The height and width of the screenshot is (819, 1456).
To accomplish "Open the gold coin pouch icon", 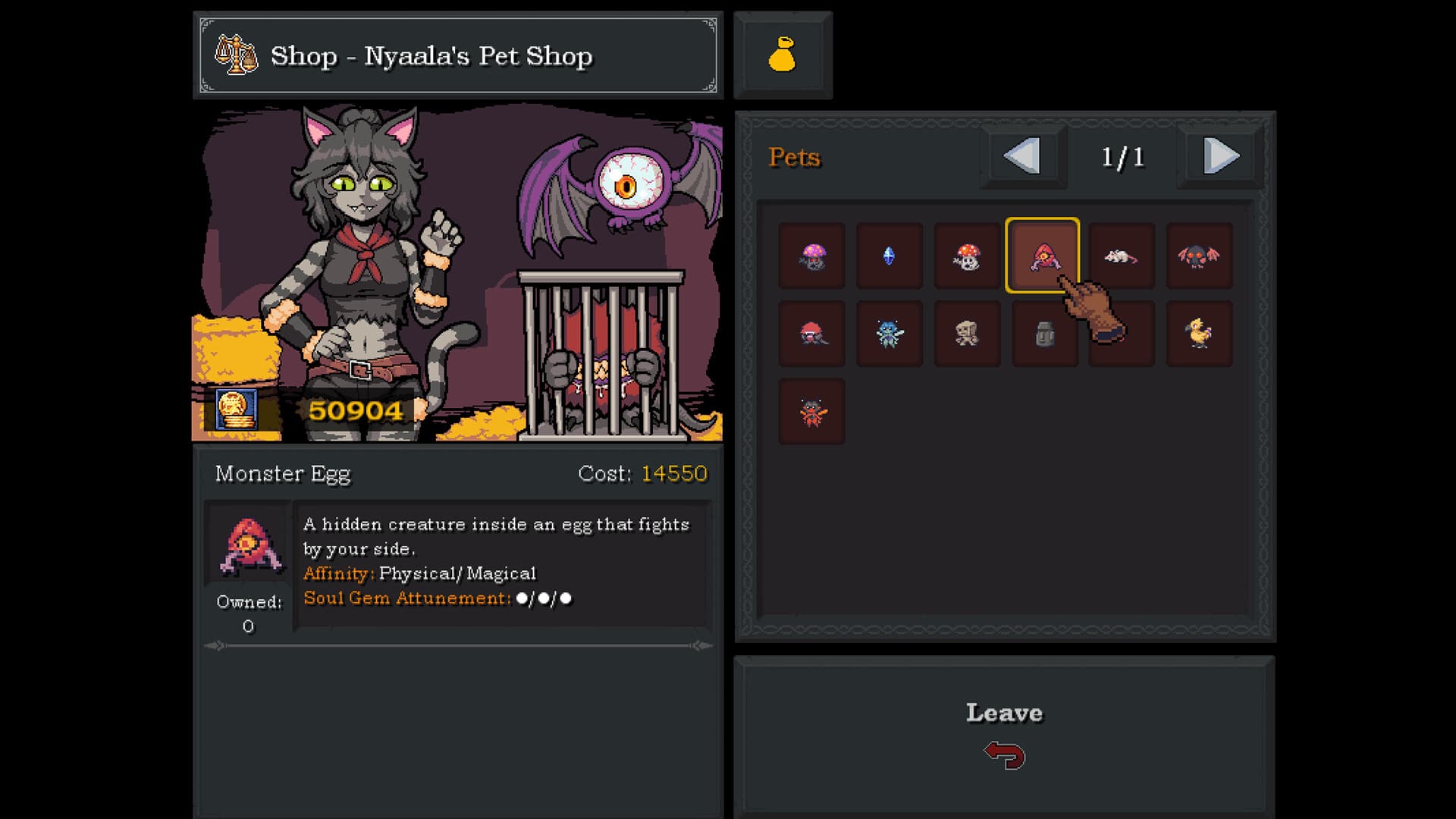I will pyautogui.click(x=783, y=53).
